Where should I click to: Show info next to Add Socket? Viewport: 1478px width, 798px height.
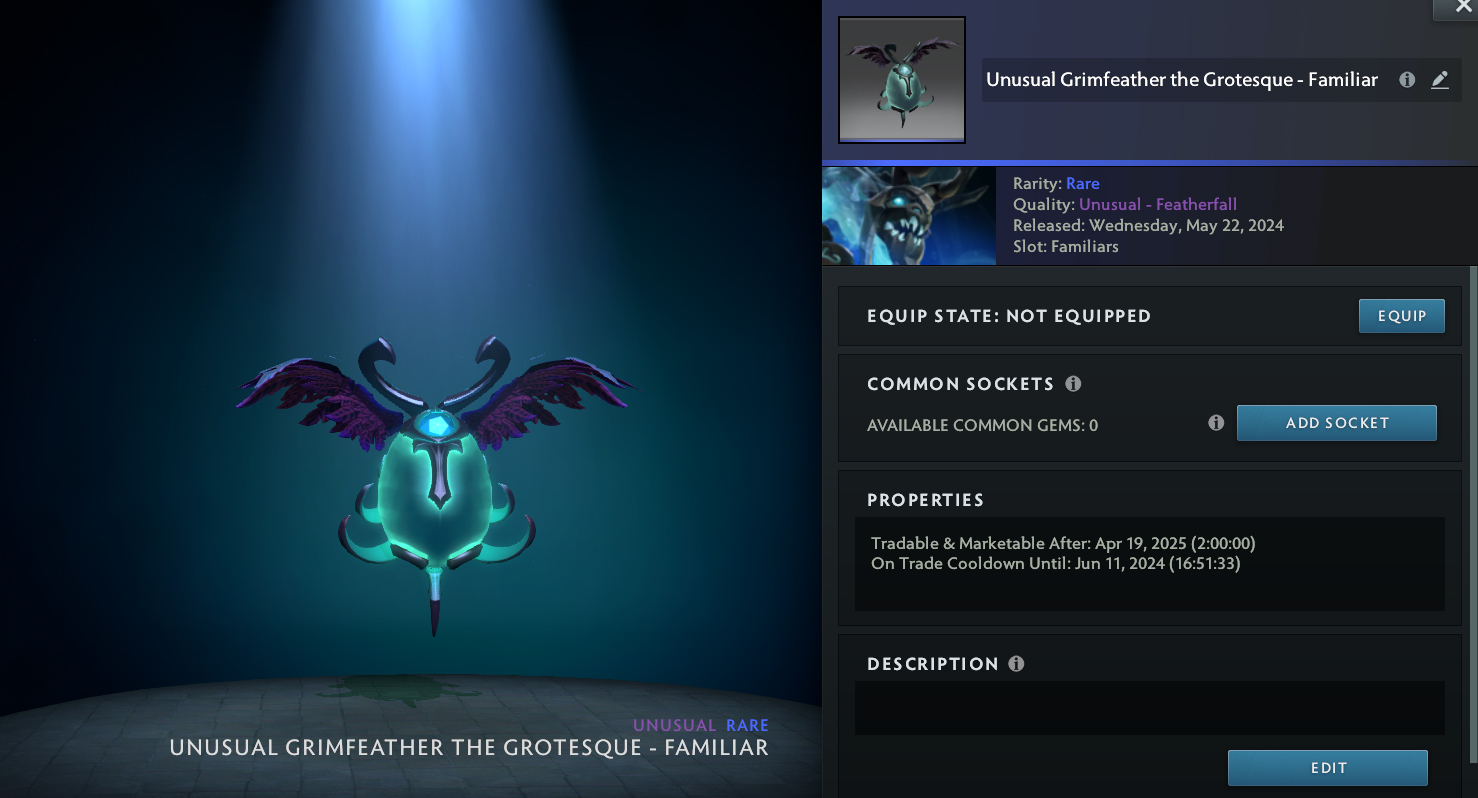pyautogui.click(x=1216, y=423)
